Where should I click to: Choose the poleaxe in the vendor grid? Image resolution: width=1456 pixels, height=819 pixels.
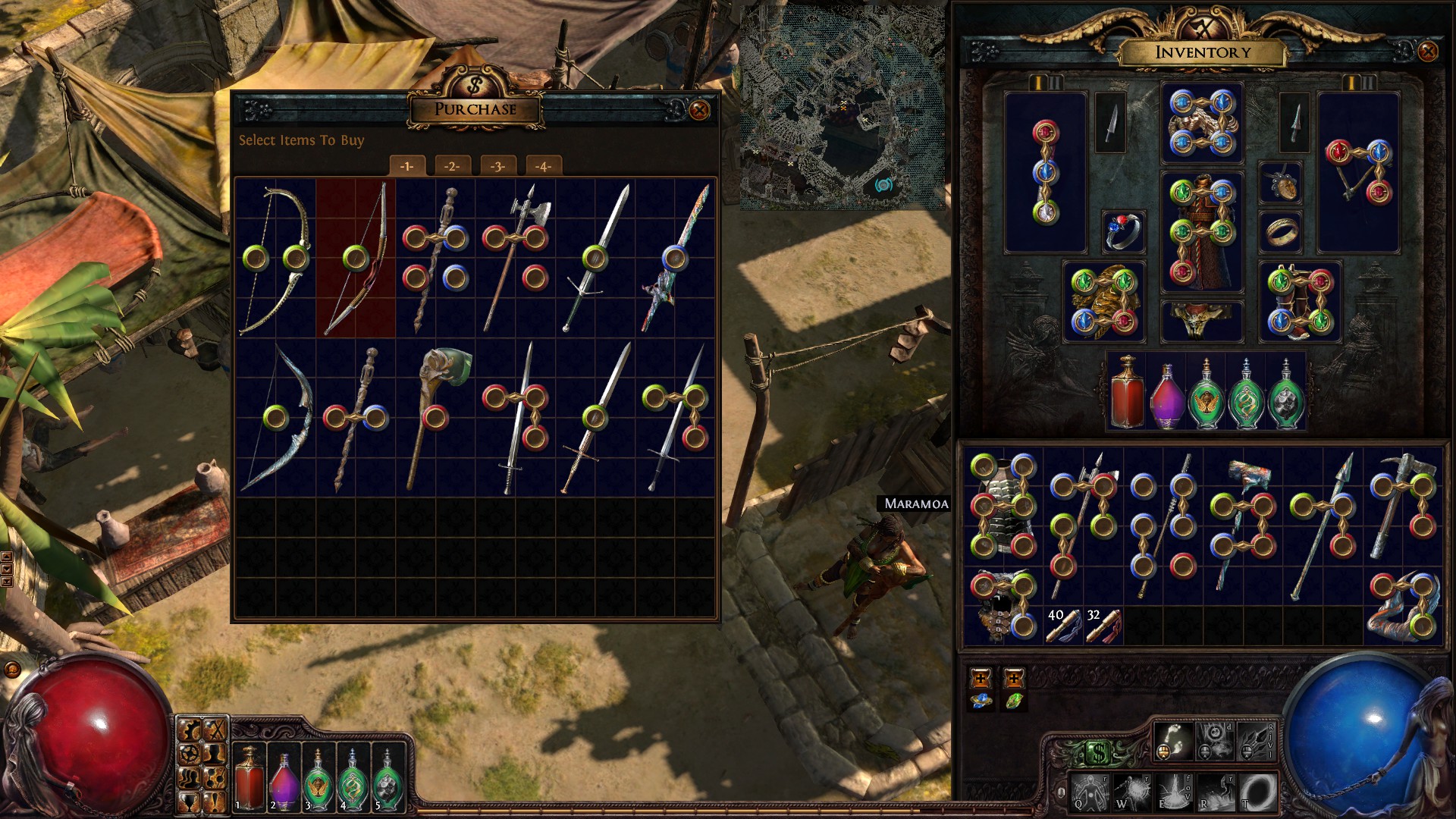pyautogui.click(x=516, y=258)
